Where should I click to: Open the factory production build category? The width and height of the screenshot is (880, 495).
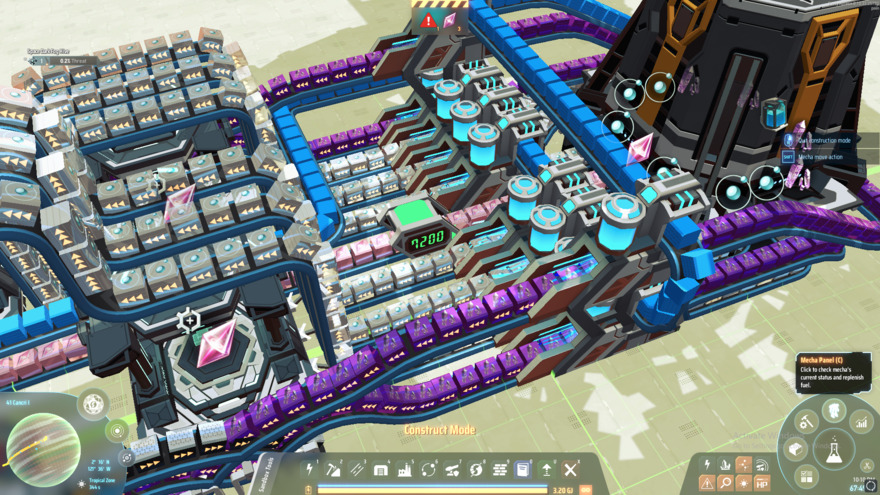405,469
